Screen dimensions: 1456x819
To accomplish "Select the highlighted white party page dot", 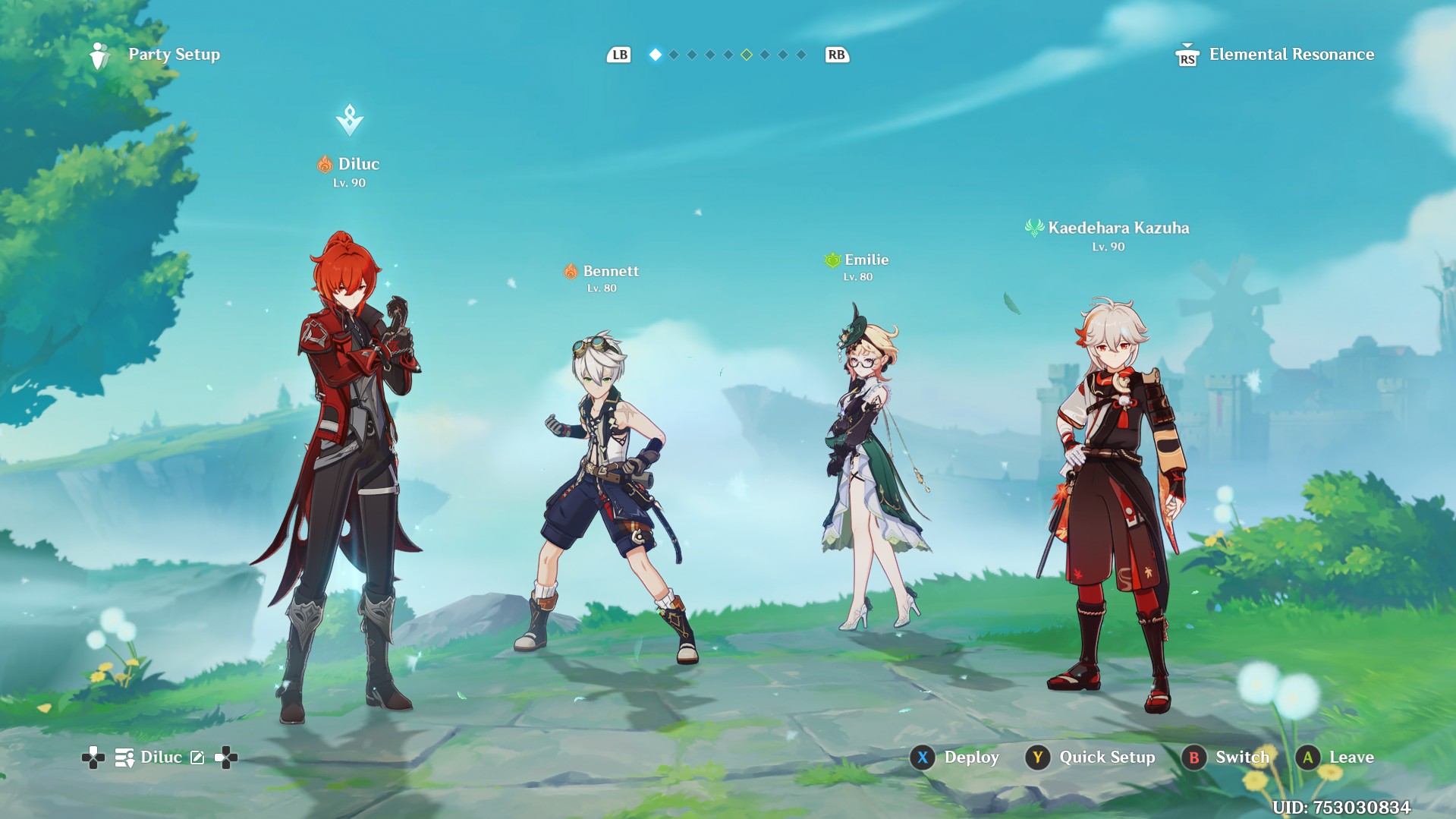I will [x=656, y=55].
